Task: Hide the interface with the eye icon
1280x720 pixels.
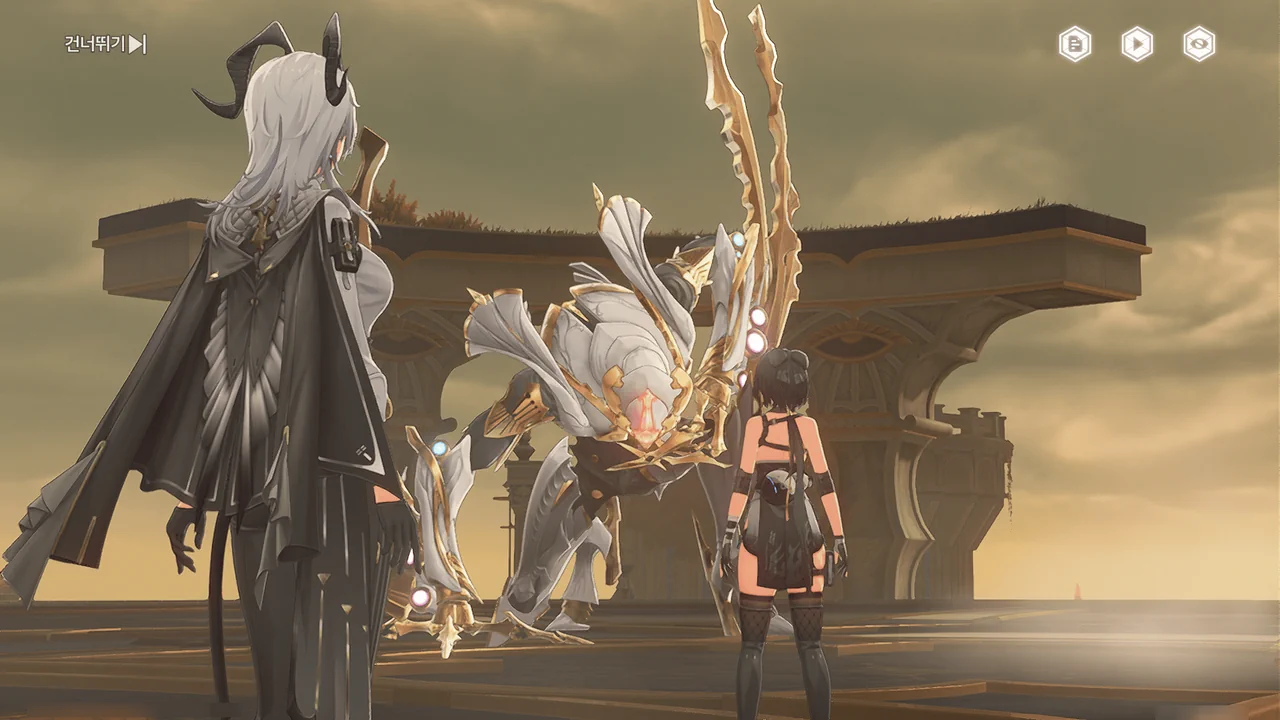Action: (1199, 44)
